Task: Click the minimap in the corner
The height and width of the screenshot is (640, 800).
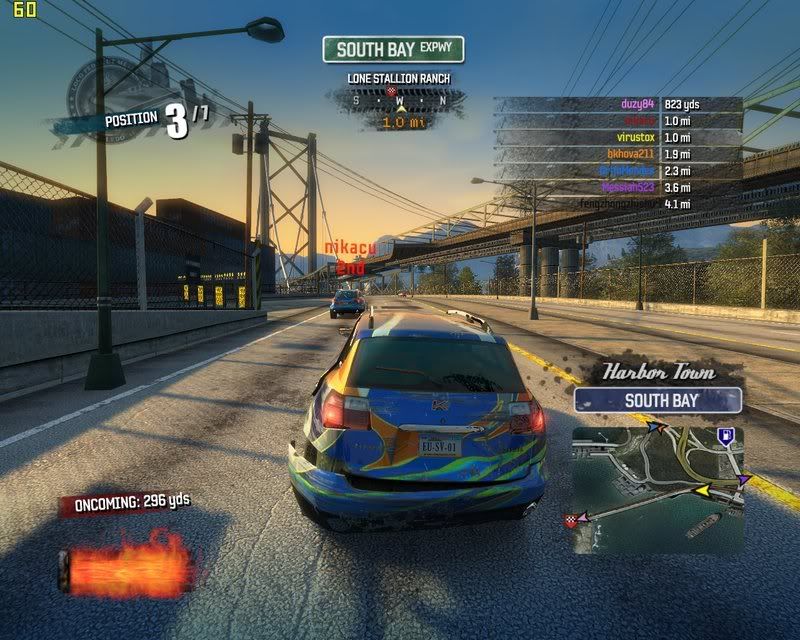Action: pyautogui.click(x=657, y=490)
